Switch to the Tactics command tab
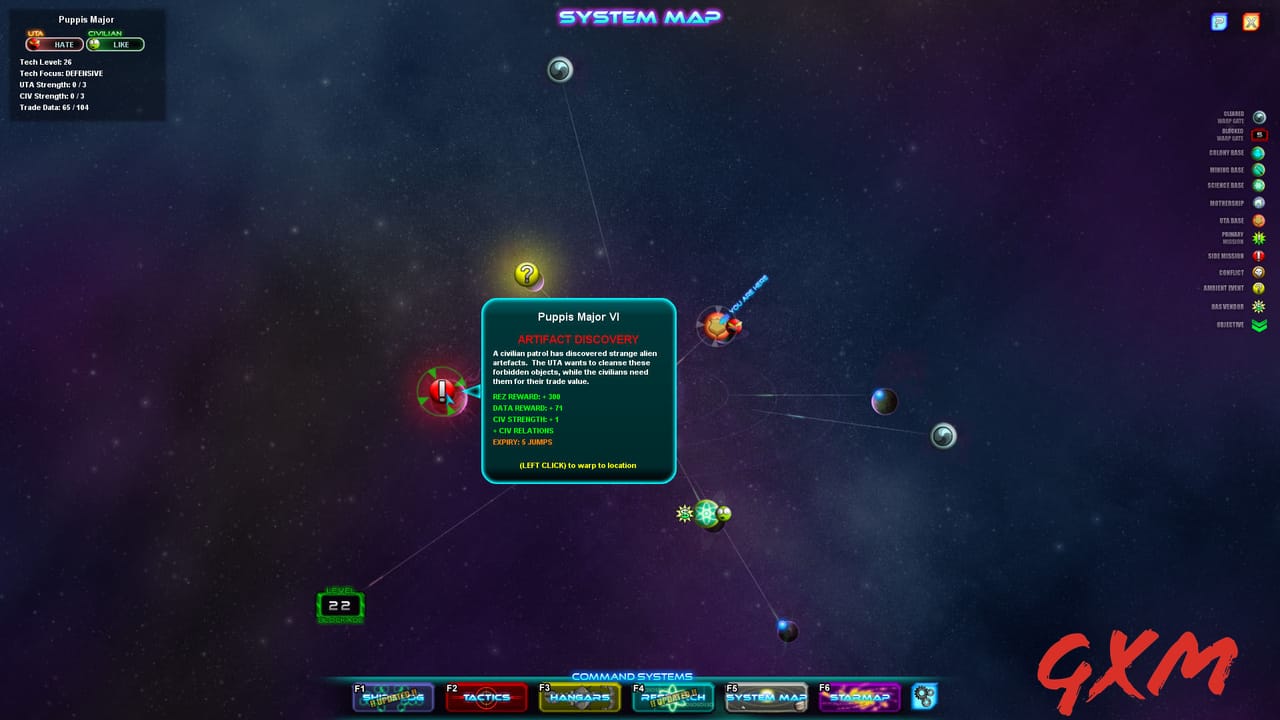The image size is (1280, 720). click(486, 698)
